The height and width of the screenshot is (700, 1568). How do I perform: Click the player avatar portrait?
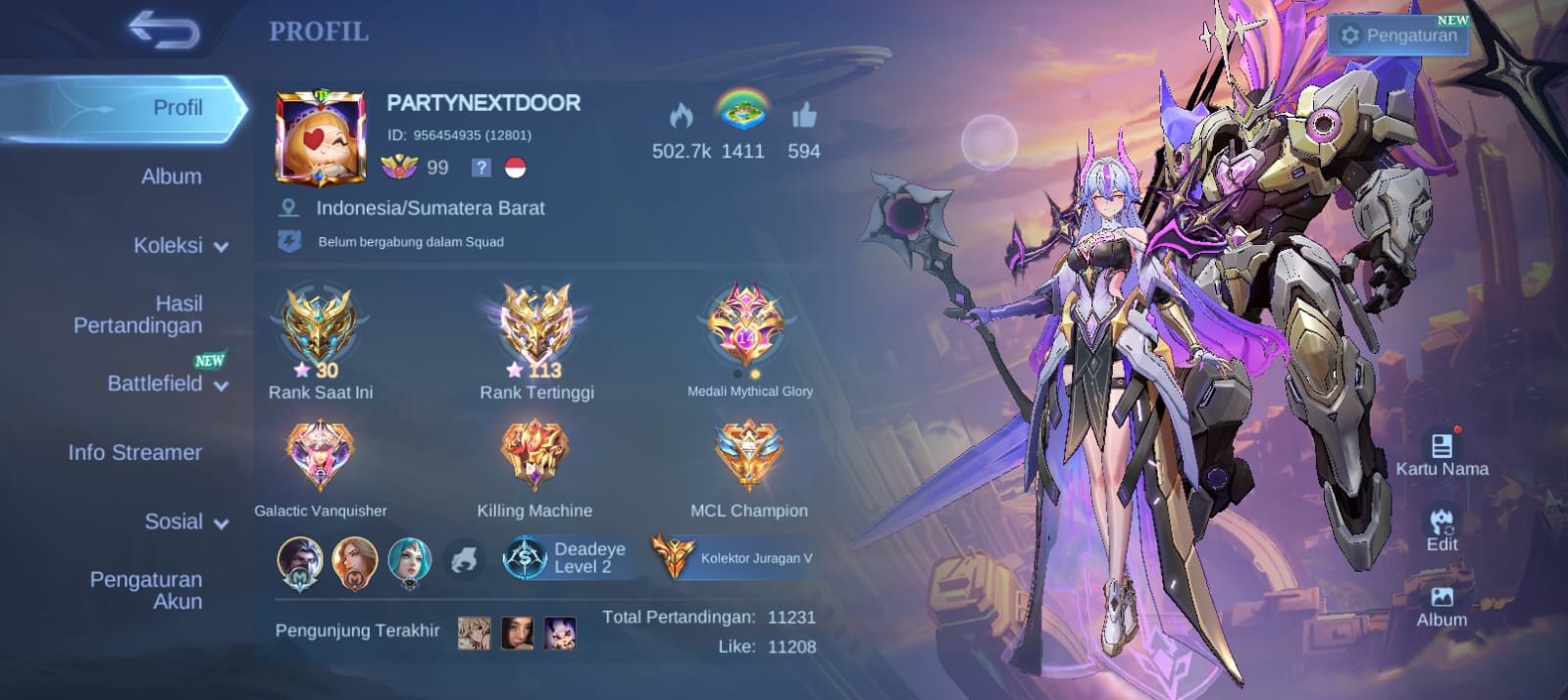321,138
